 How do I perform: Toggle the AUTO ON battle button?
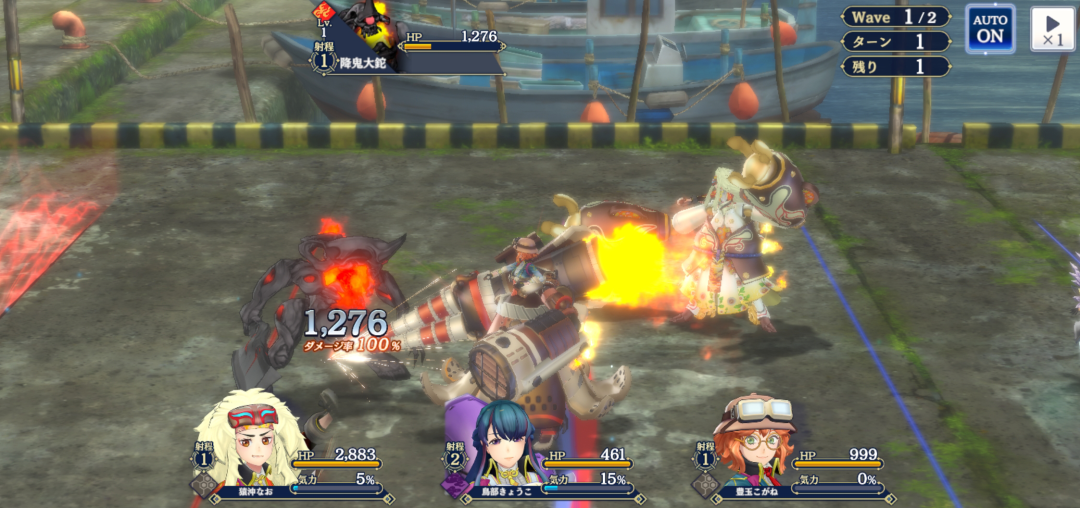point(990,28)
